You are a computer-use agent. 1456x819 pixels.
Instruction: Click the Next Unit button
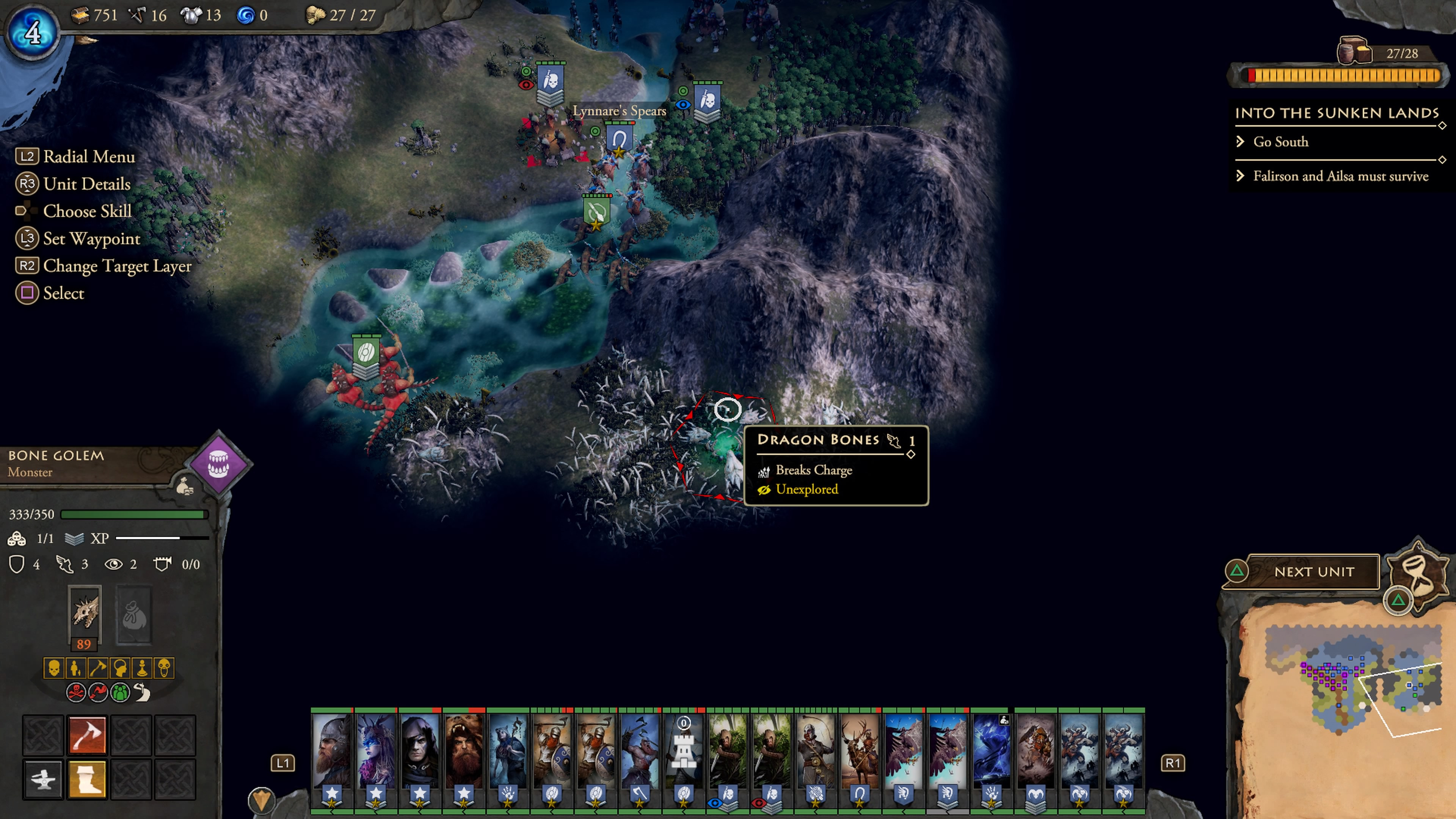coord(1313,571)
